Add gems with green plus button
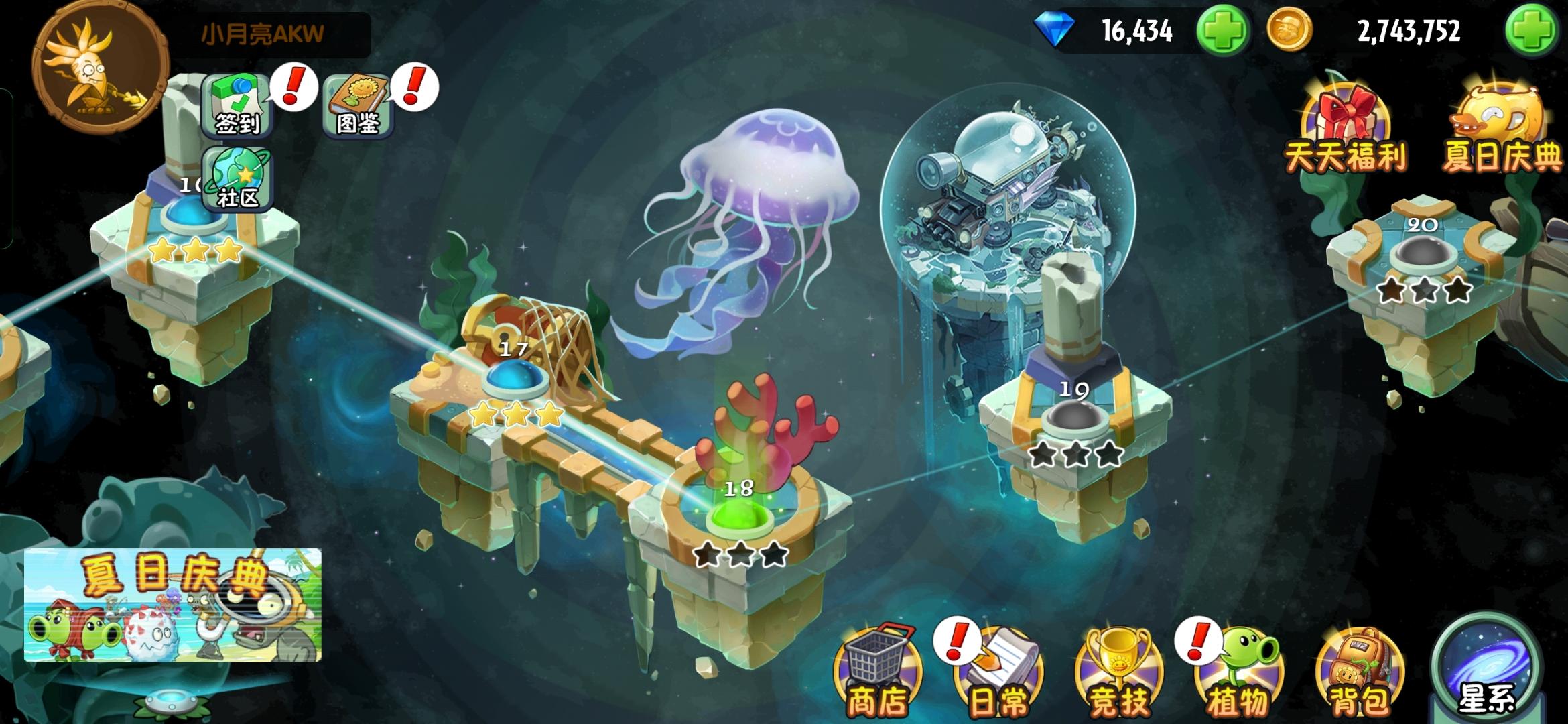Screen dimensions: 1568x724 coord(1224,29)
